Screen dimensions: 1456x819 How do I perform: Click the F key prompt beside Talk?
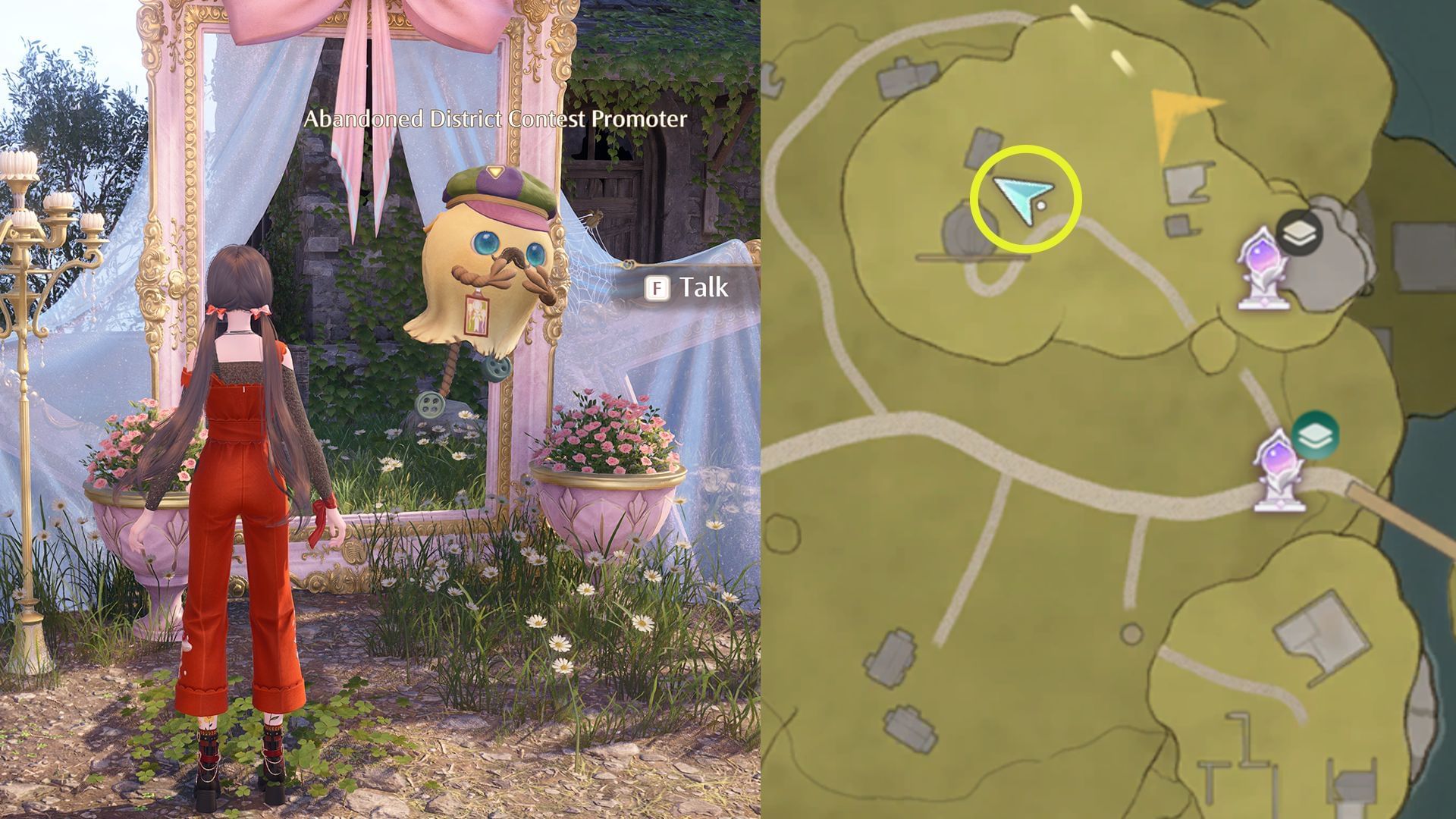click(x=659, y=289)
